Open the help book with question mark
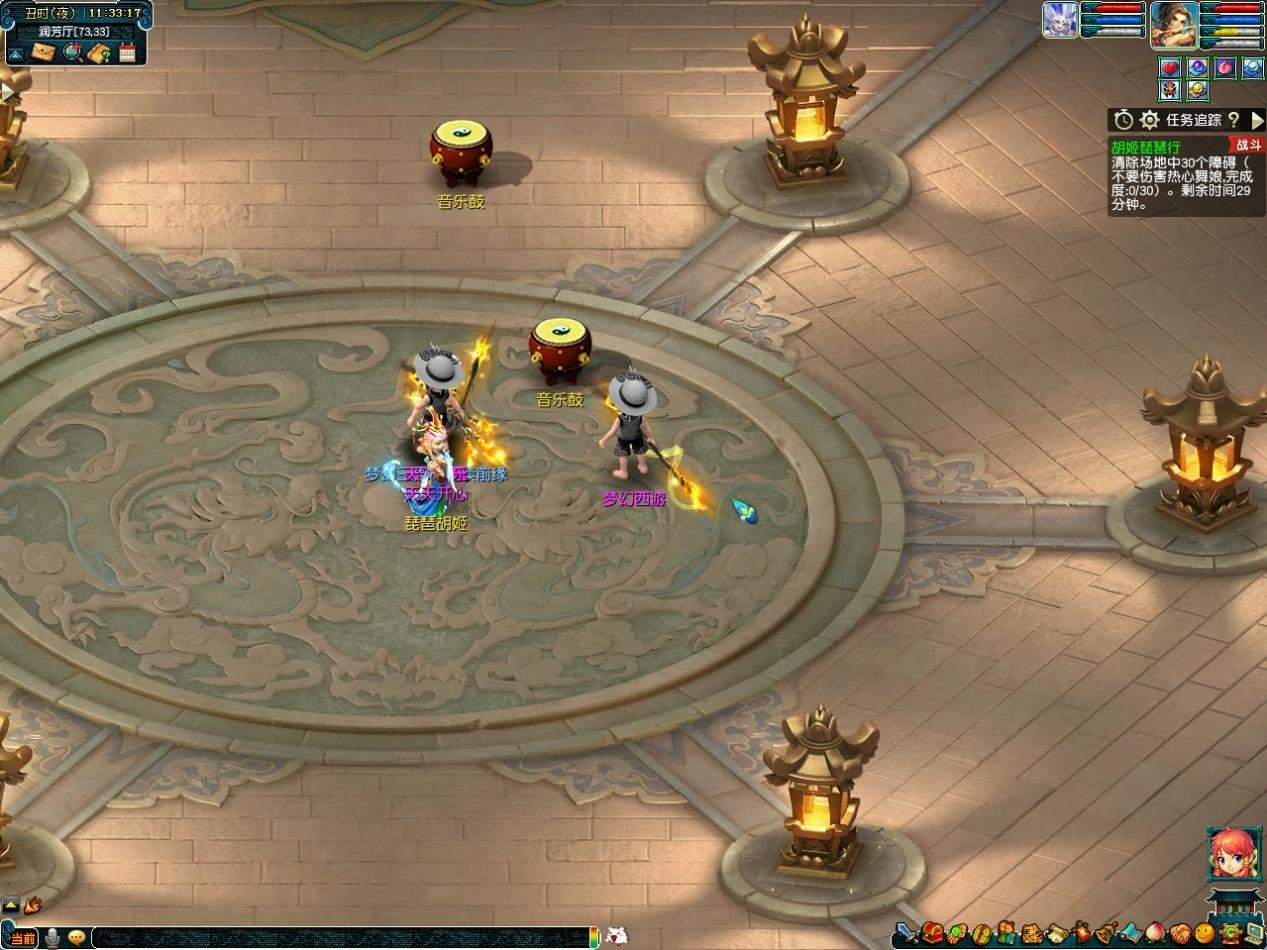Image resolution: width=1267 pixels, height=950 pixels. [98, 52]
